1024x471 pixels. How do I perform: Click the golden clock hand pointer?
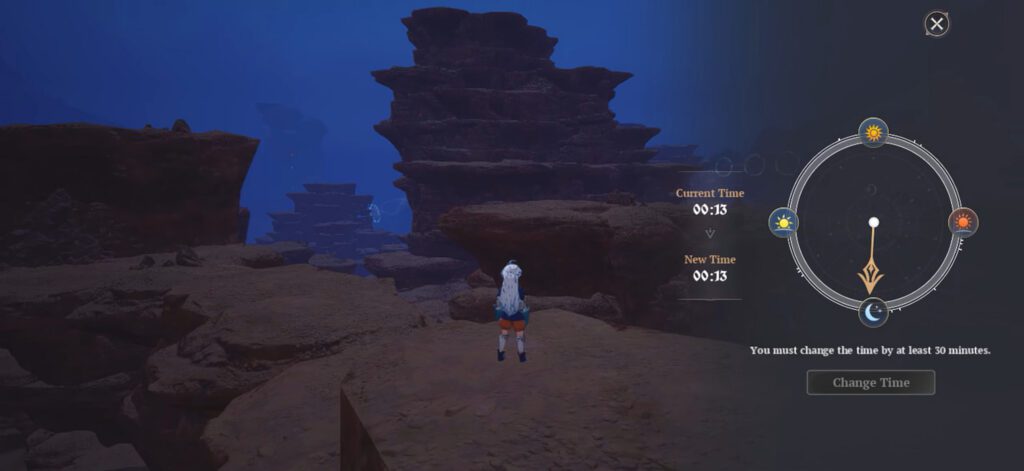pos(874,272)
